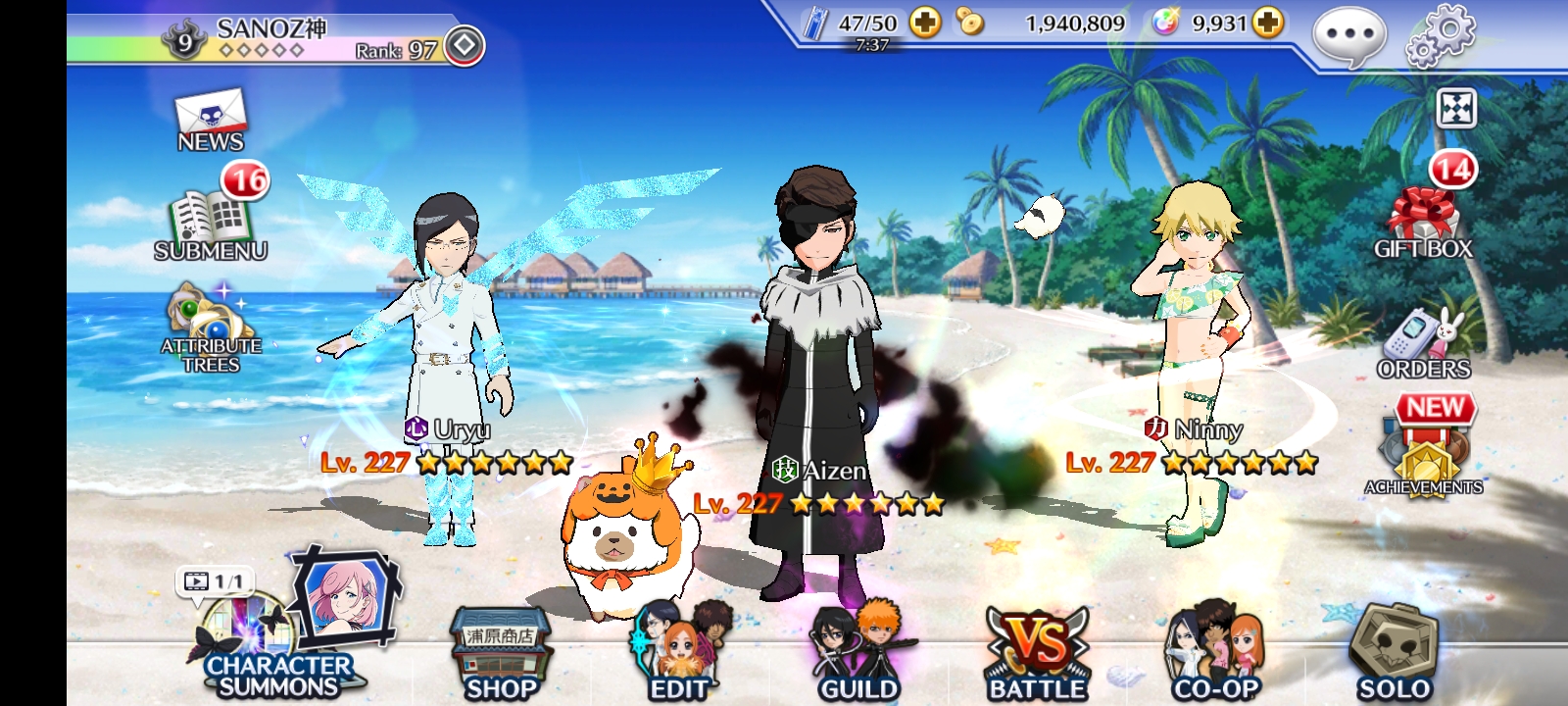The width and height of the screenshot is (1568, 706).
Task: Open the chat speech bubble
Action: [1349, 36]
